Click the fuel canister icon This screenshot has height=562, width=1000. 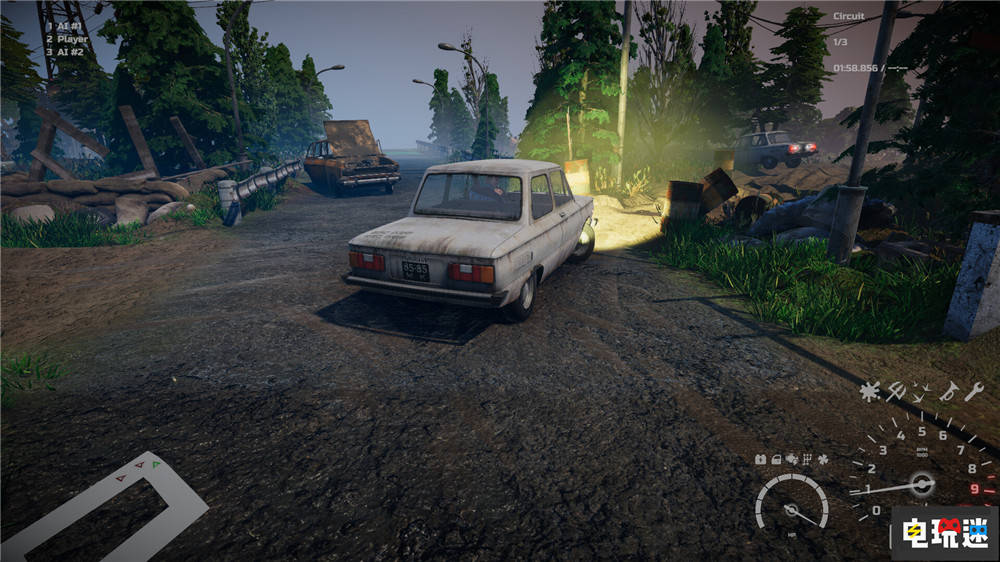tap(775, 459)
